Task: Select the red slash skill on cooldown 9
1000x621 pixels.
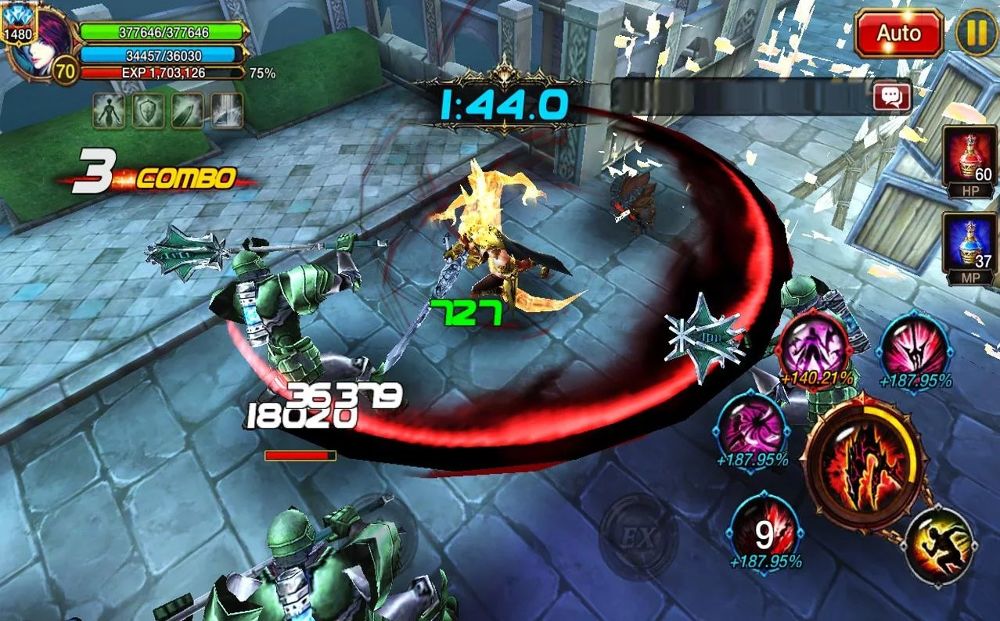Action: (x=764, y=527)
